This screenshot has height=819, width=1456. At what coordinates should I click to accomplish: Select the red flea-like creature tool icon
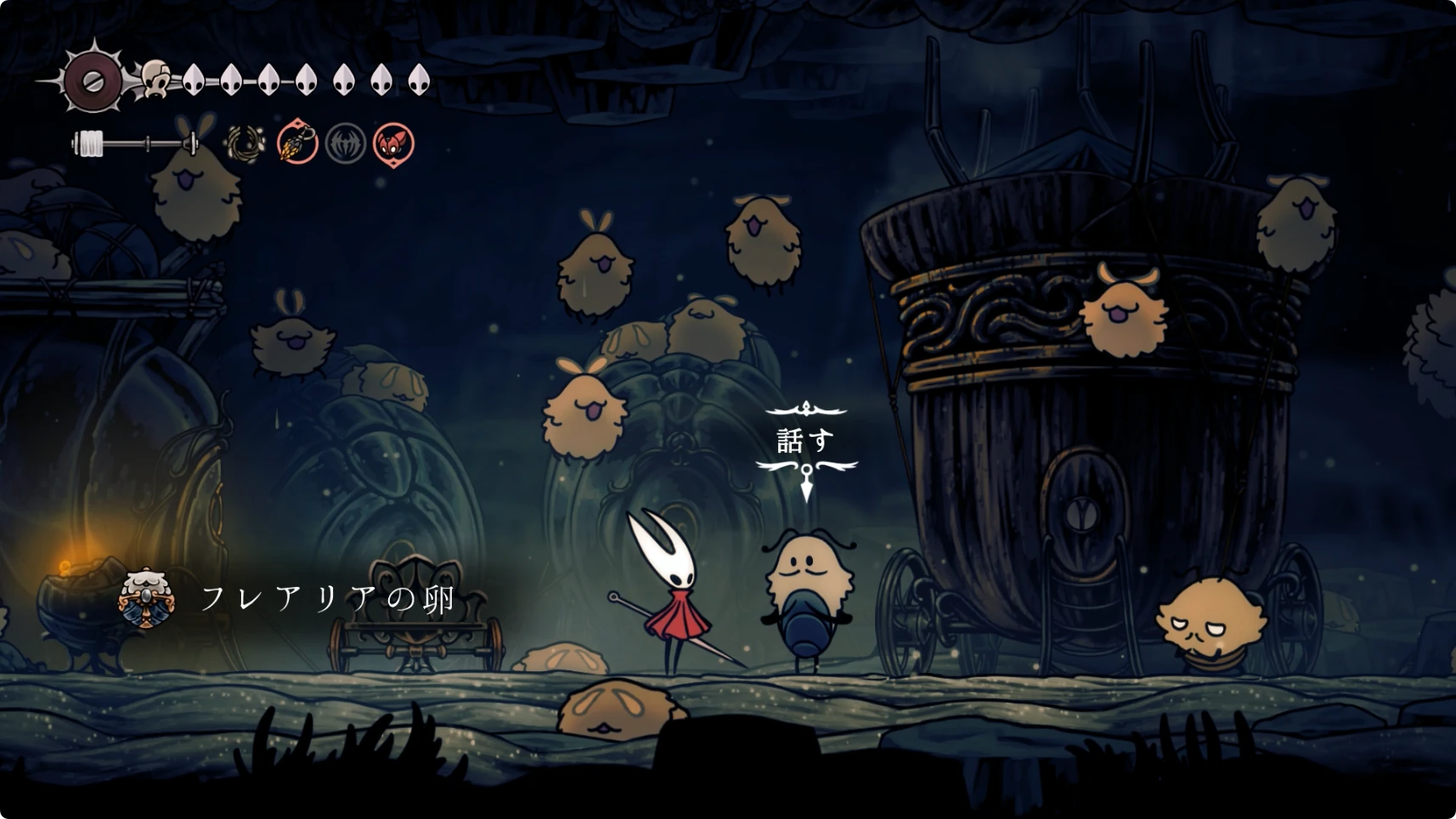coord(393,143)
